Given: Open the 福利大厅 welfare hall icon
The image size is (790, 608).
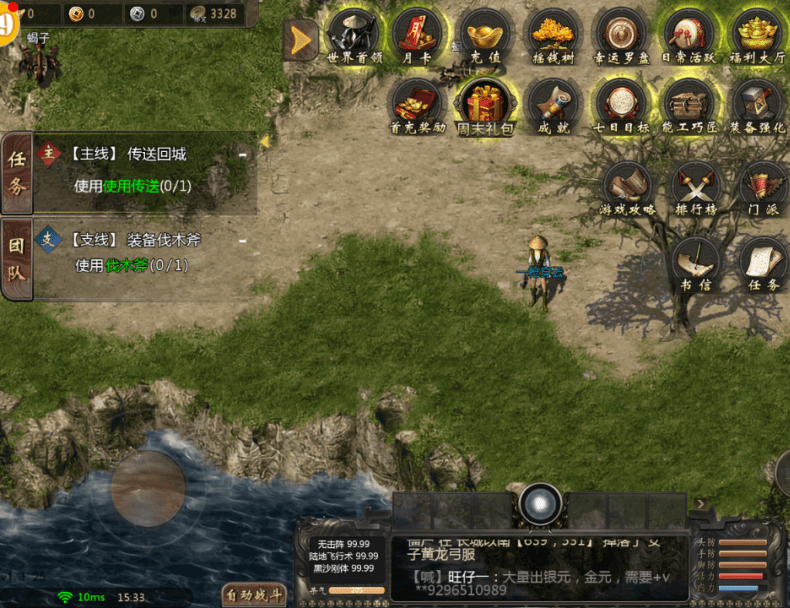Looking at the screenshot, I should 757,35.
